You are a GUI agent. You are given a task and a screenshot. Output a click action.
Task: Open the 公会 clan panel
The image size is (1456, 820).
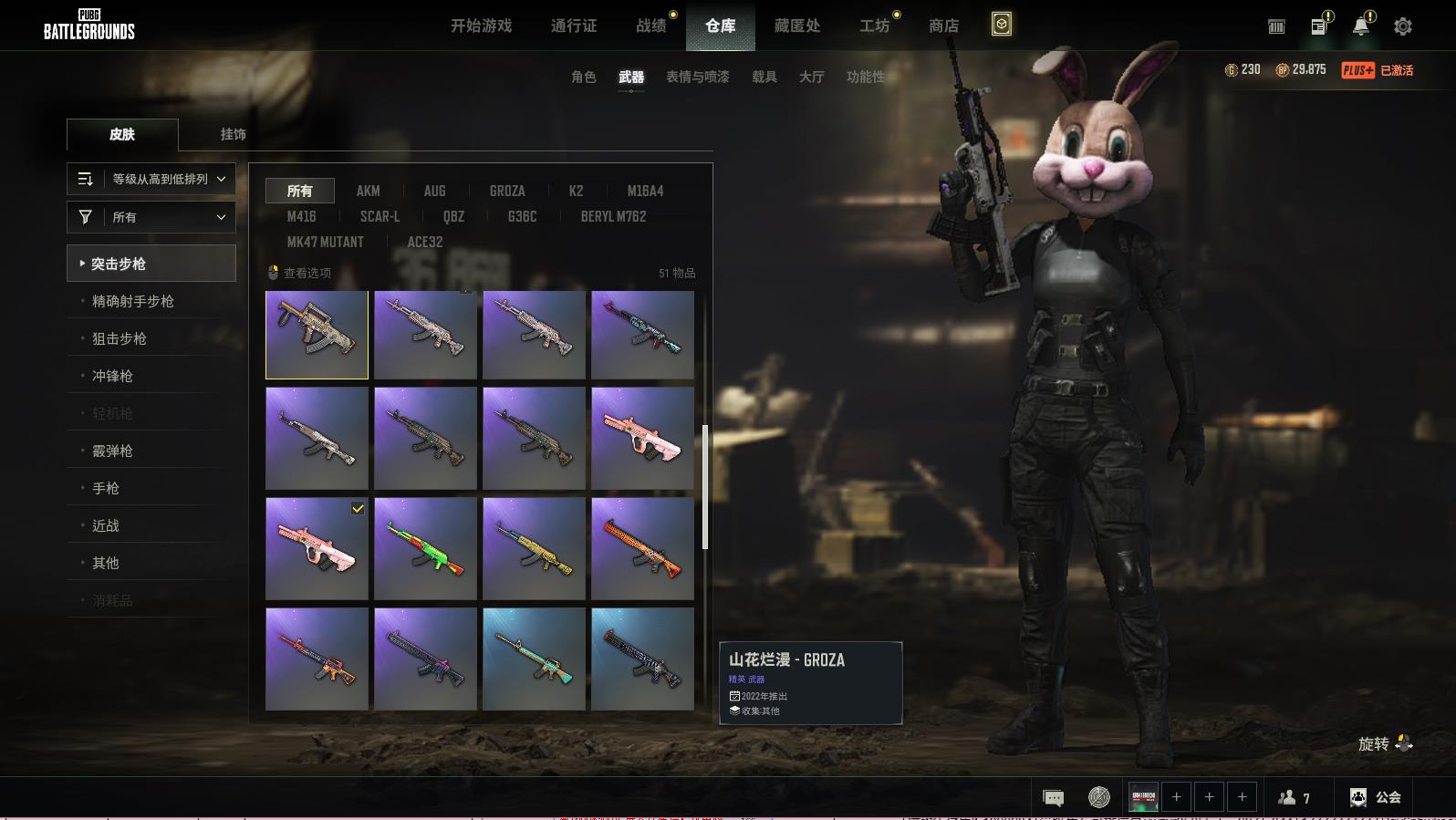click(x=1376, y=797)
